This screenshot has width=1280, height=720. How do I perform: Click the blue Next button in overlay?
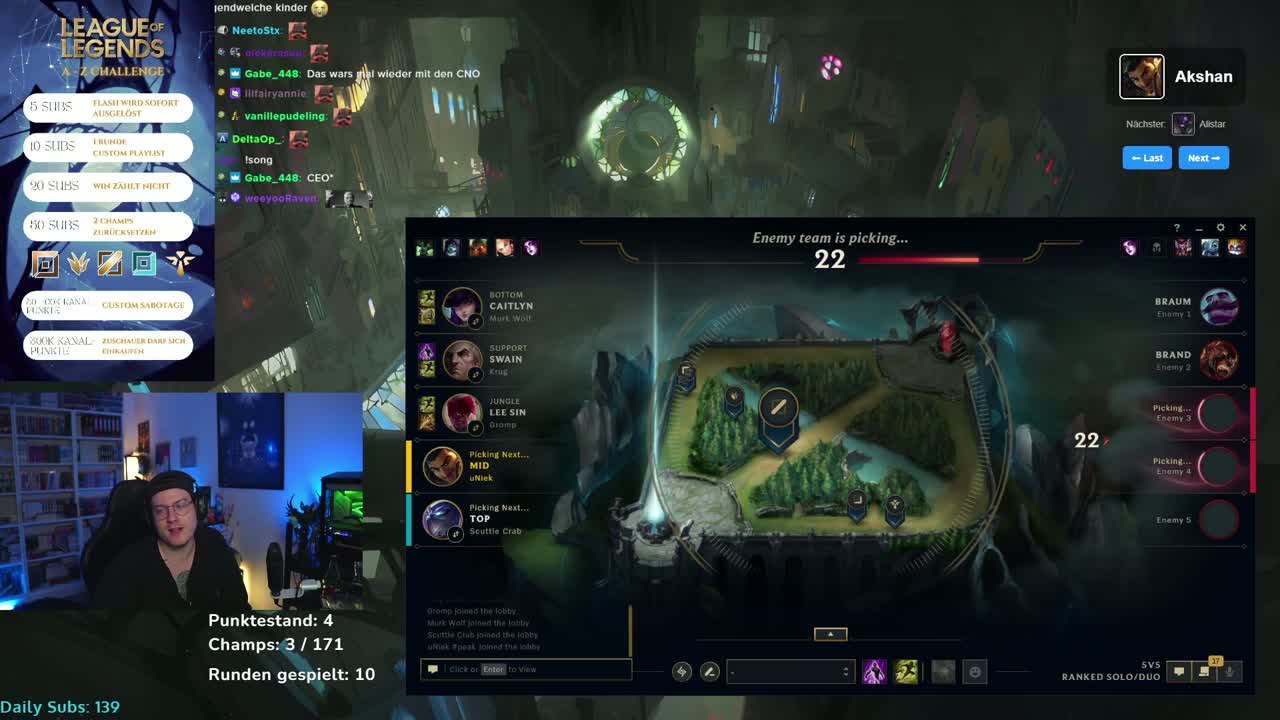click(x=1203, y=158)
